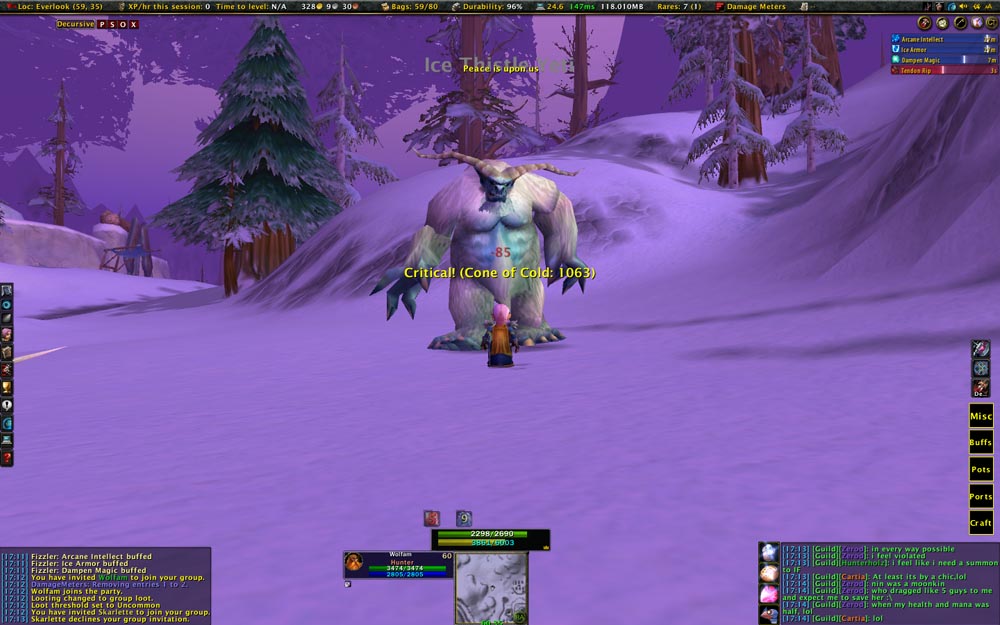Open the Craft menu button

pos(981,523)
